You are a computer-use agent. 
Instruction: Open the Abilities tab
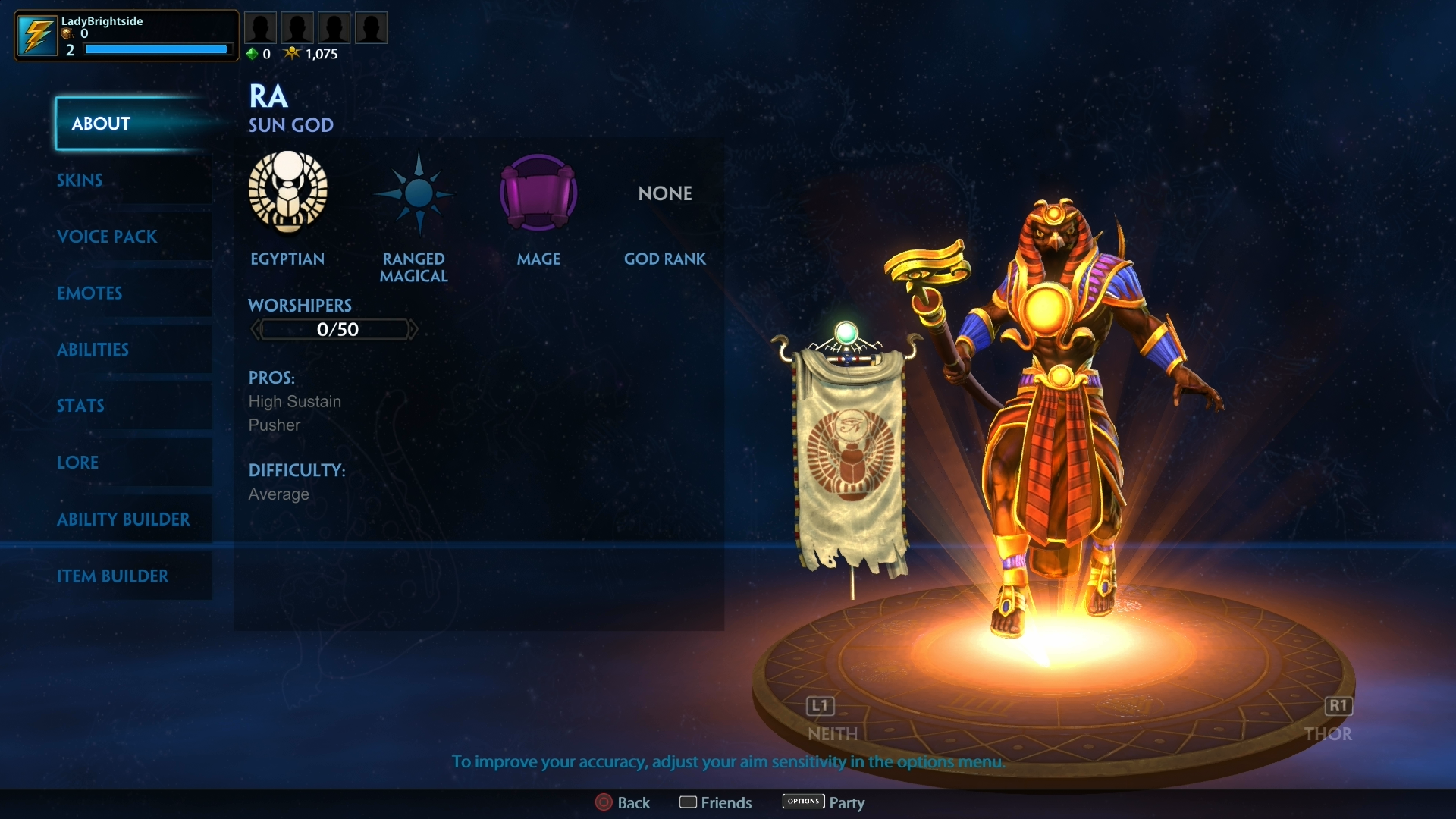coord(93,350)
